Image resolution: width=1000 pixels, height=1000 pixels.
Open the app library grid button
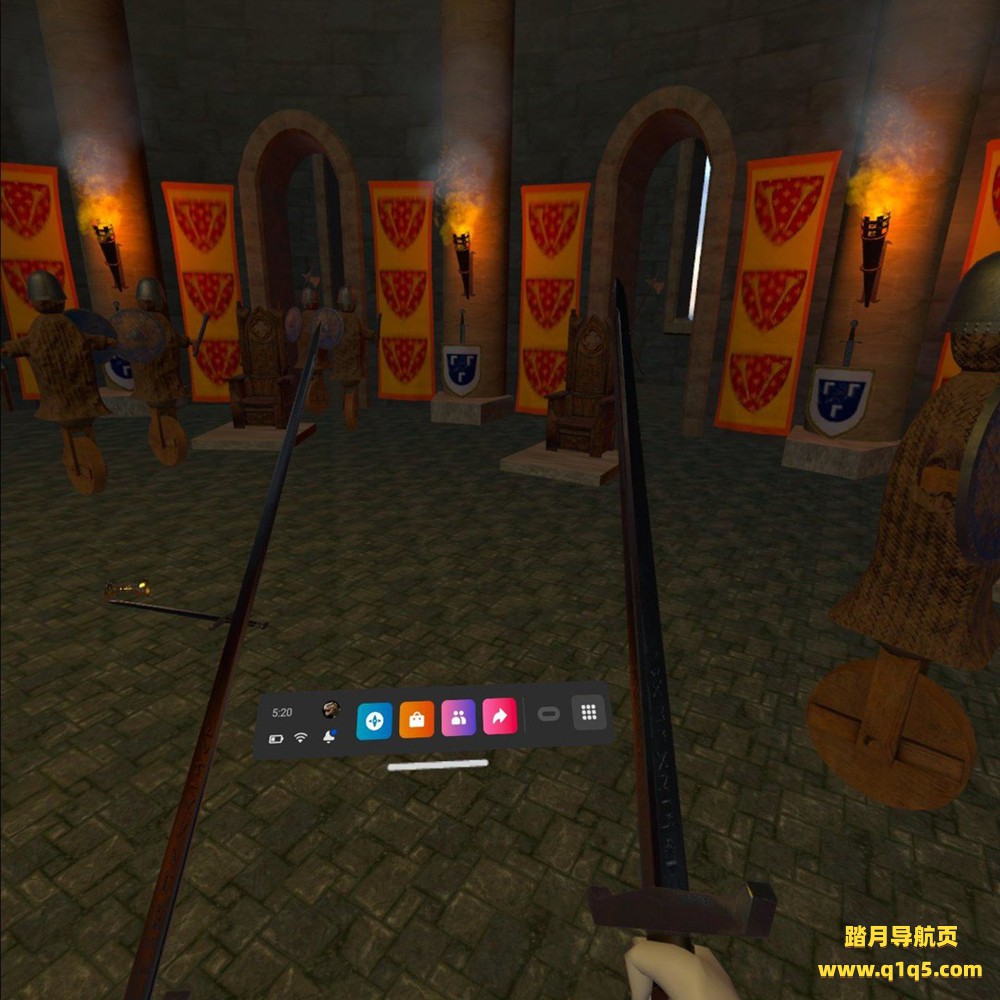click(x=589, y=712)
